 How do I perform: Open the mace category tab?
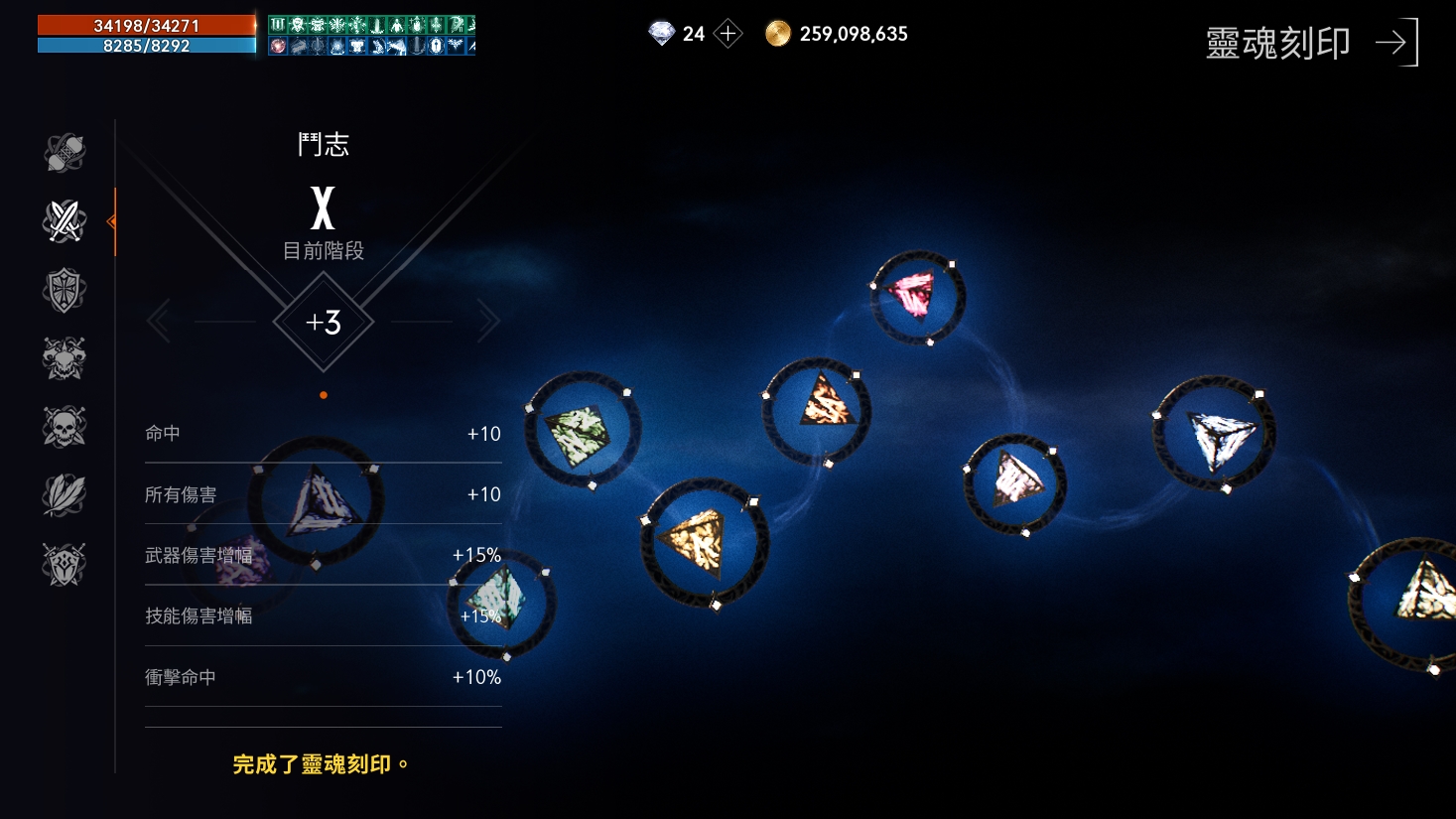coord(65,153)
